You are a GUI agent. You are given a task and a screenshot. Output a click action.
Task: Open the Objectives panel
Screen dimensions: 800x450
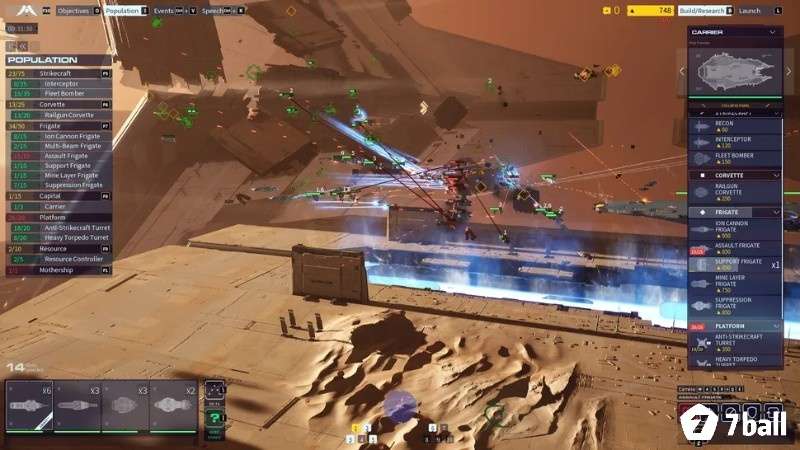pyautogui.click(x=73, y=10)
